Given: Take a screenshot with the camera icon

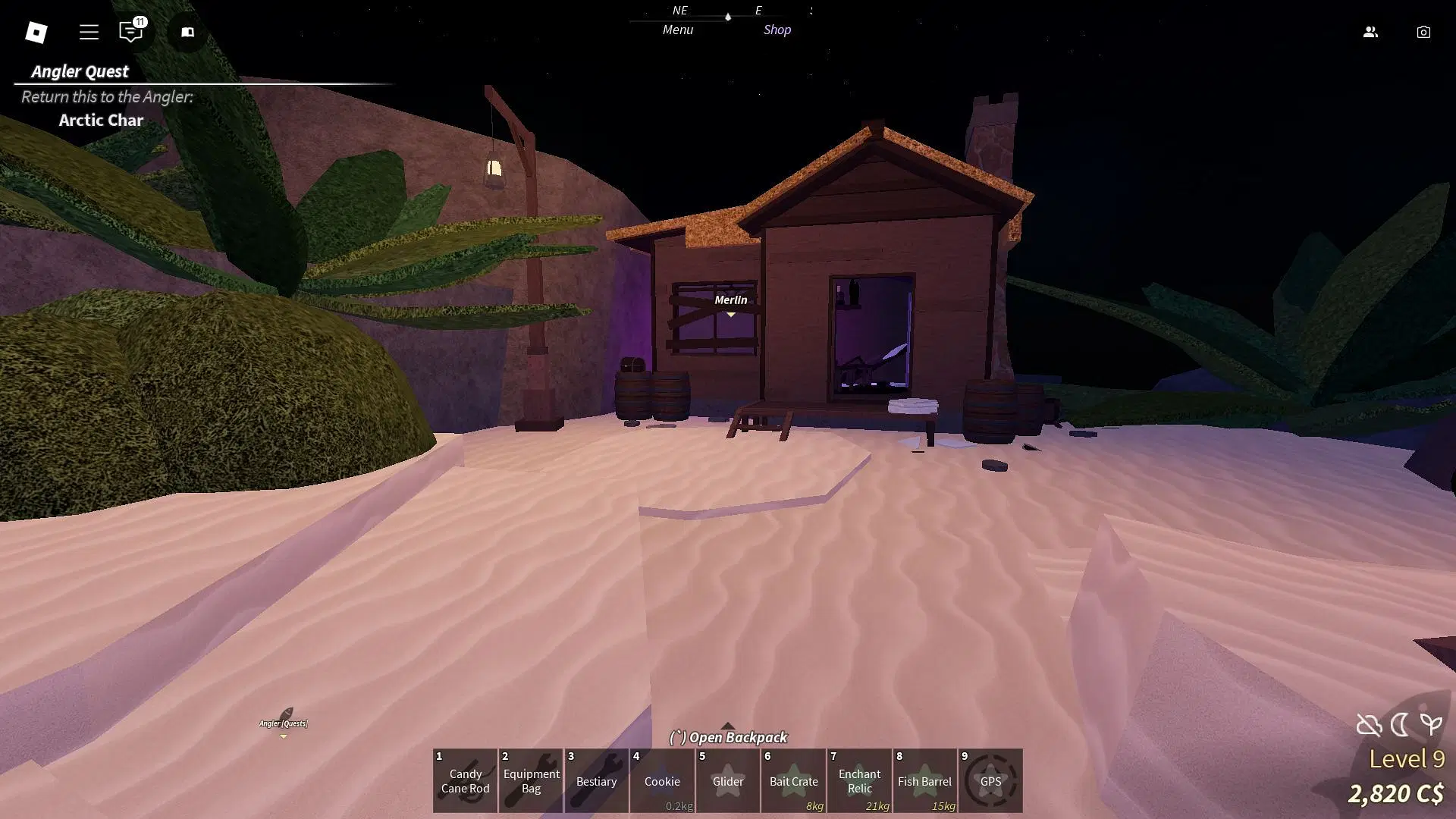Looking at the screenshot, I should click(x=1423, y=32).
